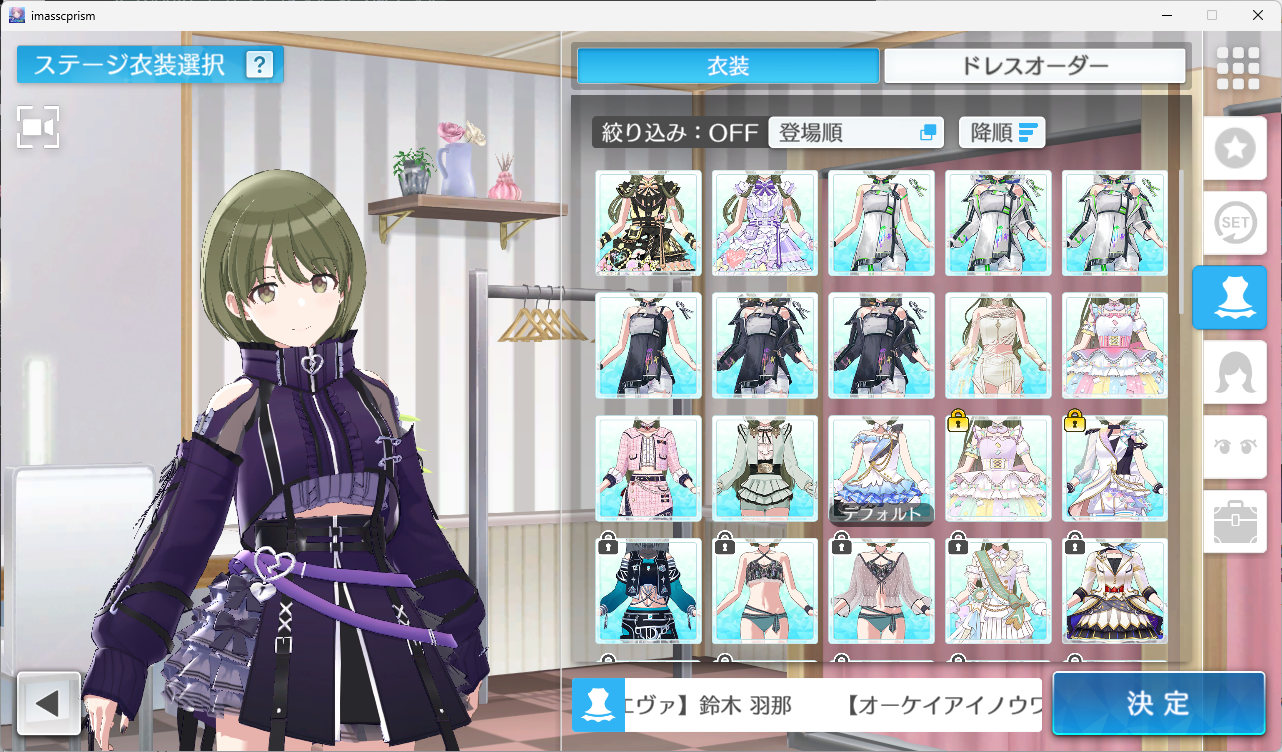Select the locked teal jacket outfit
The image size is (1282, 752).
coord(647,591)
